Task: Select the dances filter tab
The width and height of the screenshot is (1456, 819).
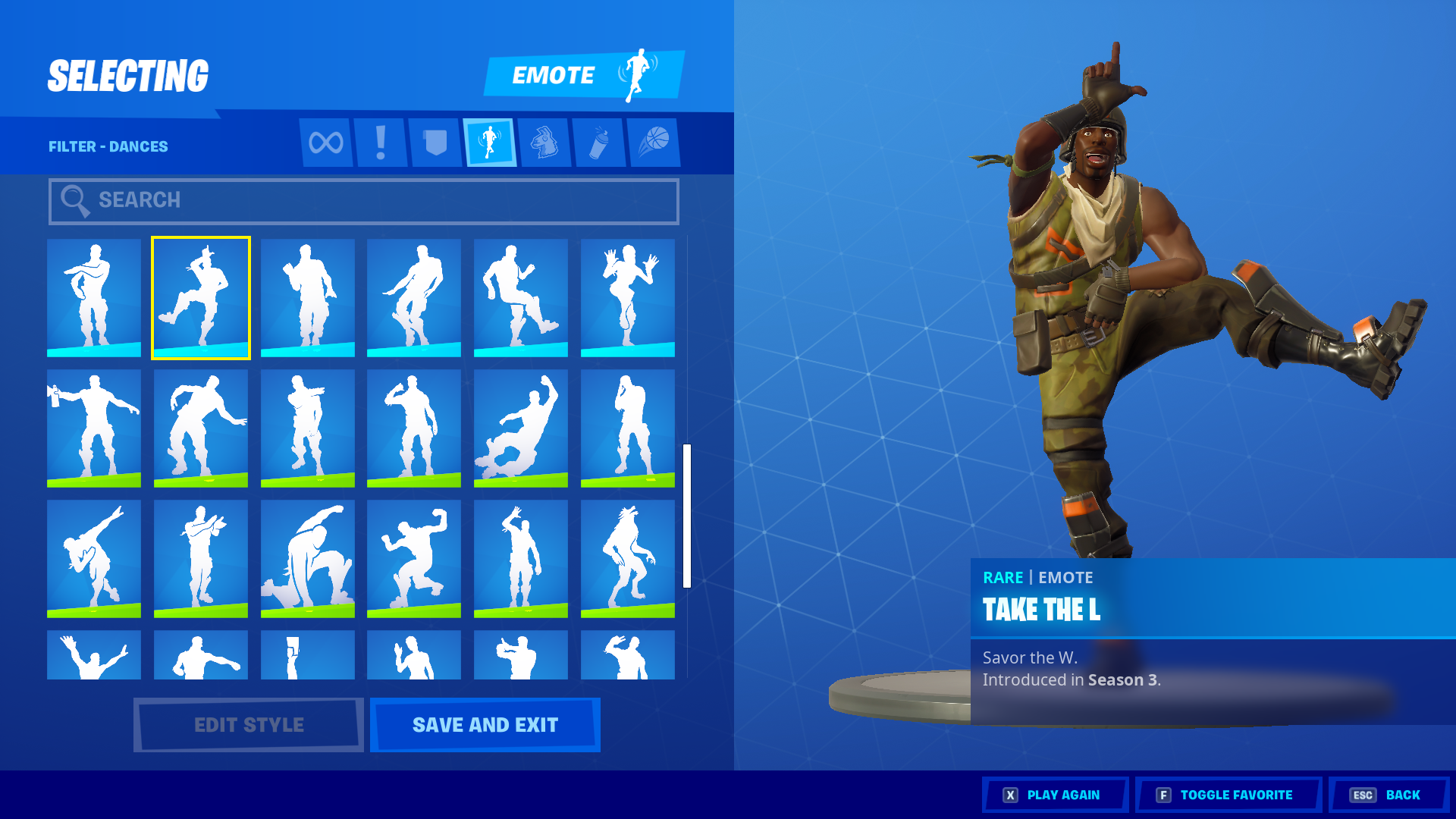Action: click(490, 143)
